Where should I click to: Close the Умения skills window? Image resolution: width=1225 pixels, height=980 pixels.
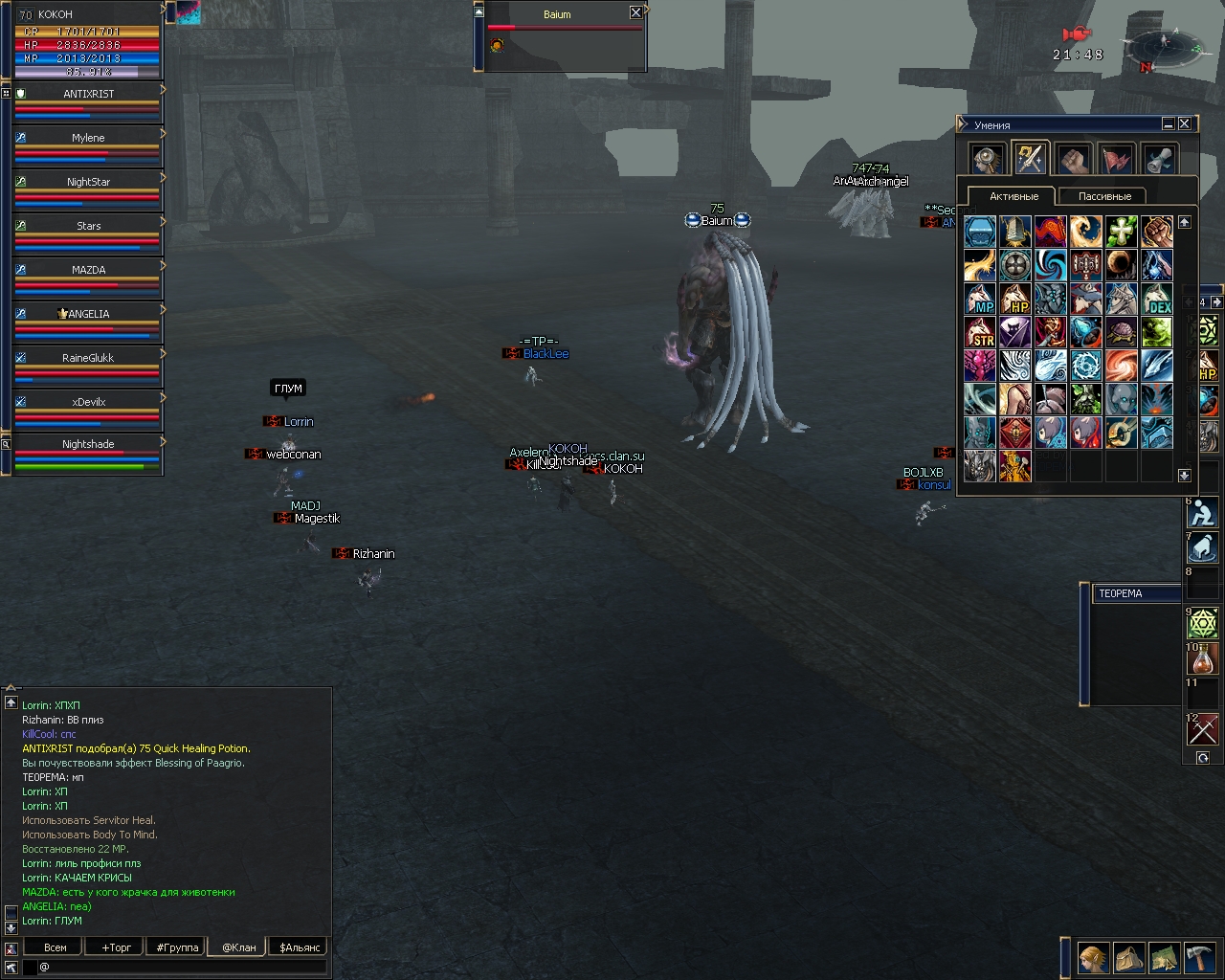pyautogui.click(x=1184, y=124)
